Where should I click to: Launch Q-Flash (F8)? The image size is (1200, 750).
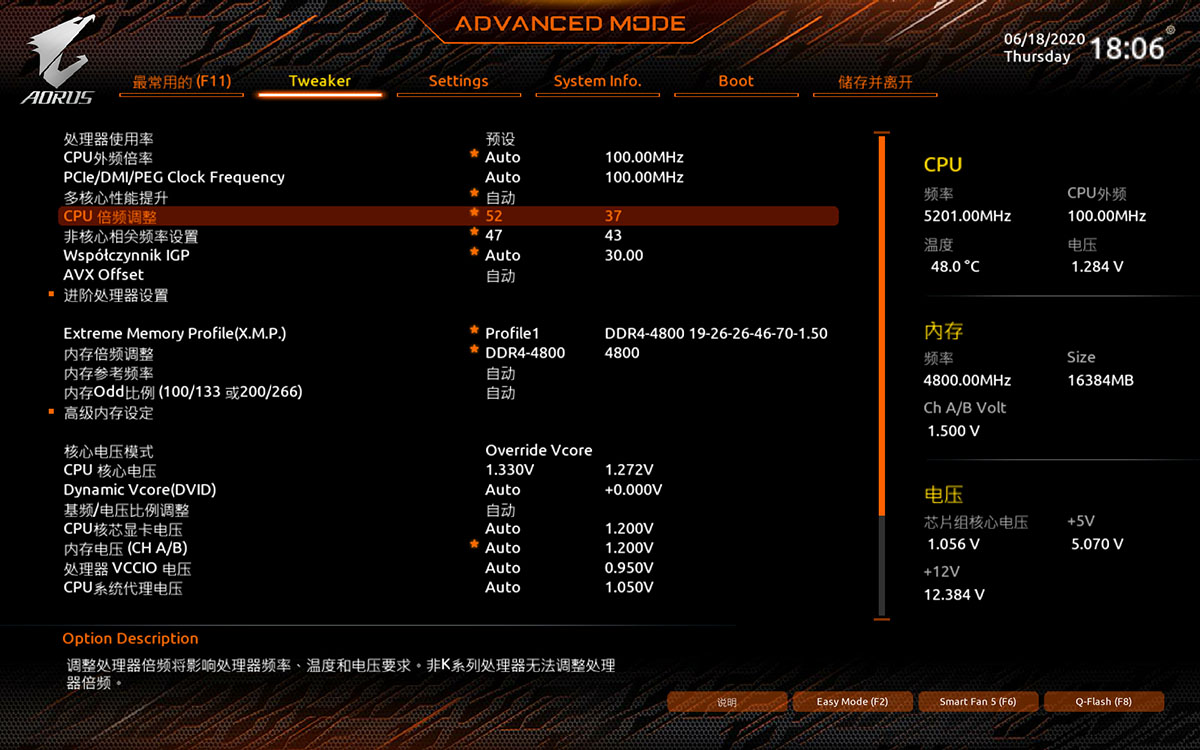click(1103, 702)
